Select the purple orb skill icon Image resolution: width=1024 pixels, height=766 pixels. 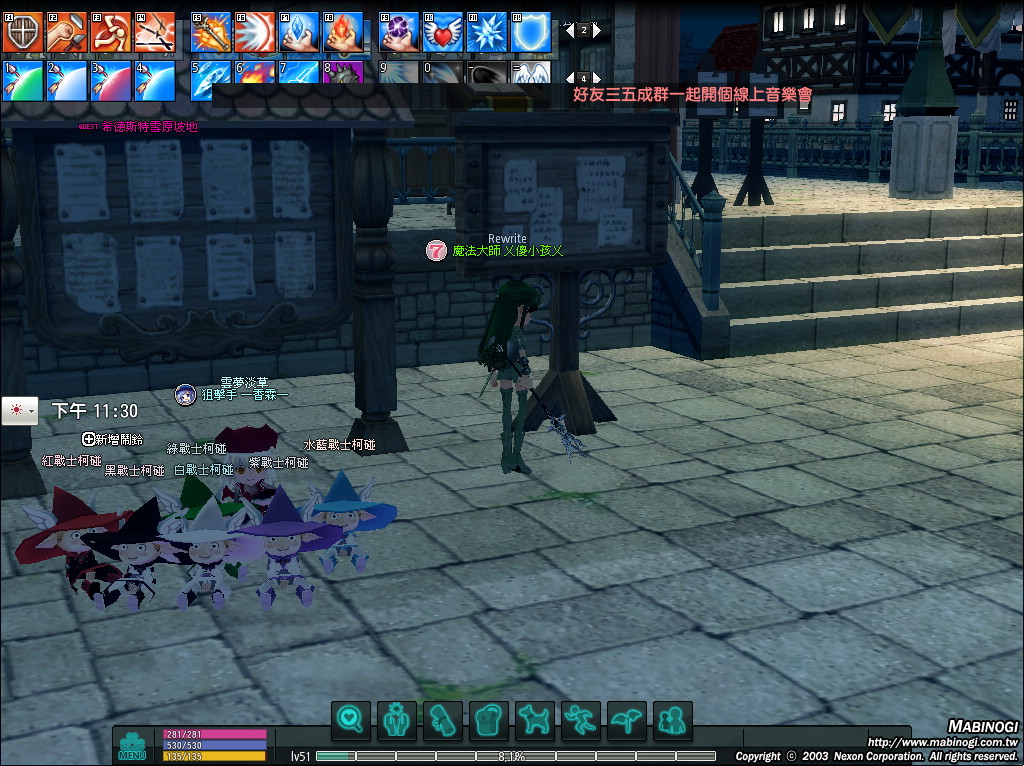coord(399,32)
